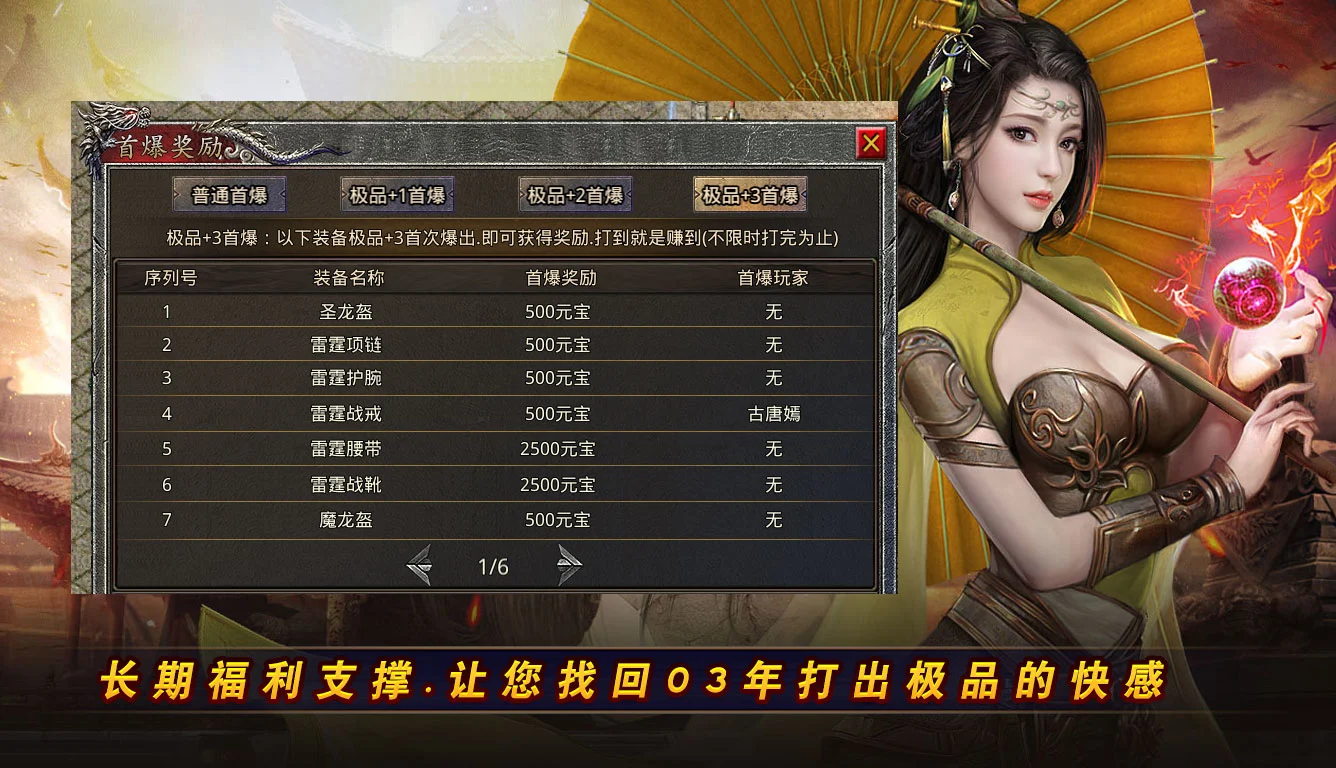Click the 2500元宝 reward for 雷霆腰带
1336x768 pixels.
pos(556,449)
